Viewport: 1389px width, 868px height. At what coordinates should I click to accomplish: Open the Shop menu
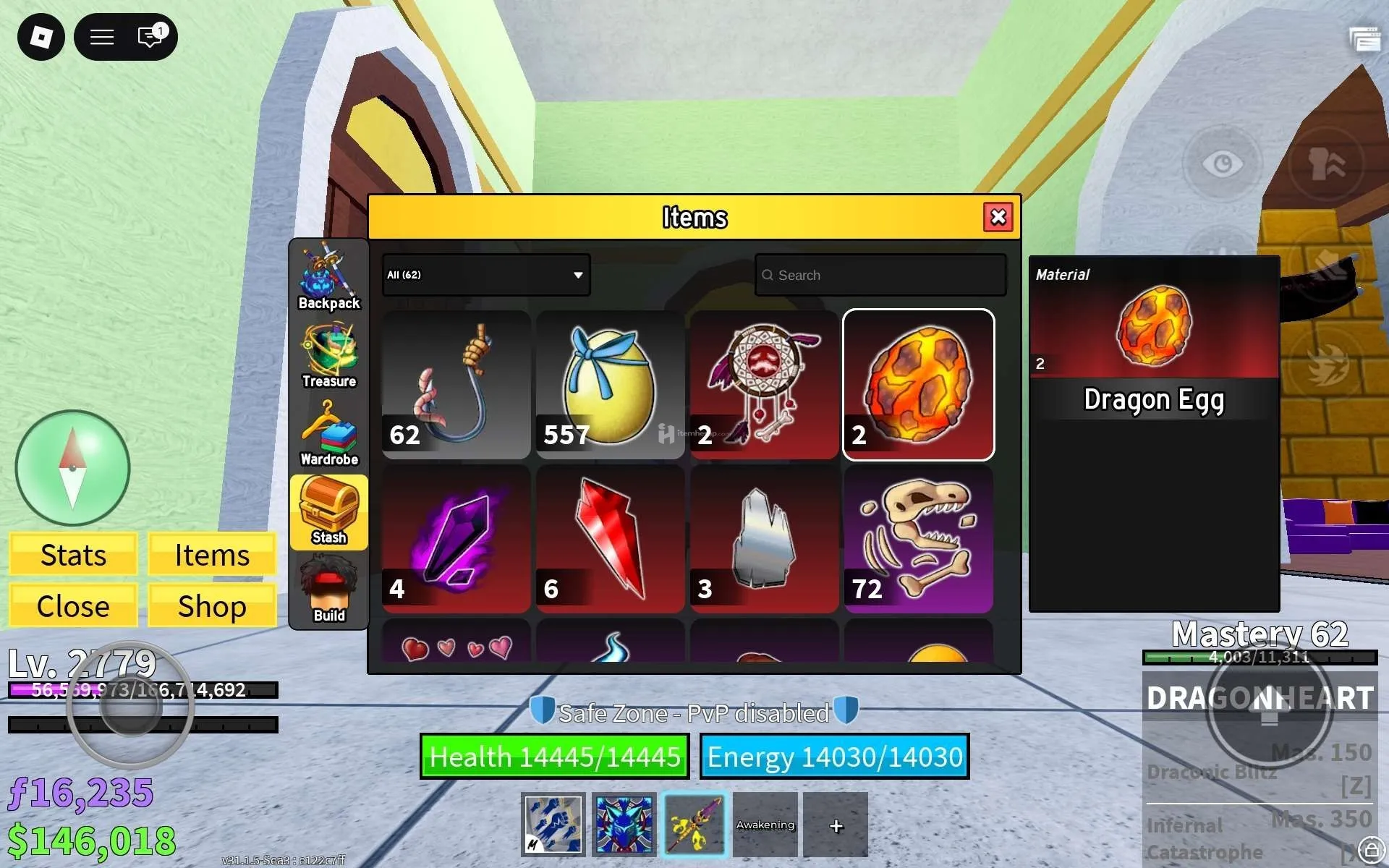pos(212,606)
